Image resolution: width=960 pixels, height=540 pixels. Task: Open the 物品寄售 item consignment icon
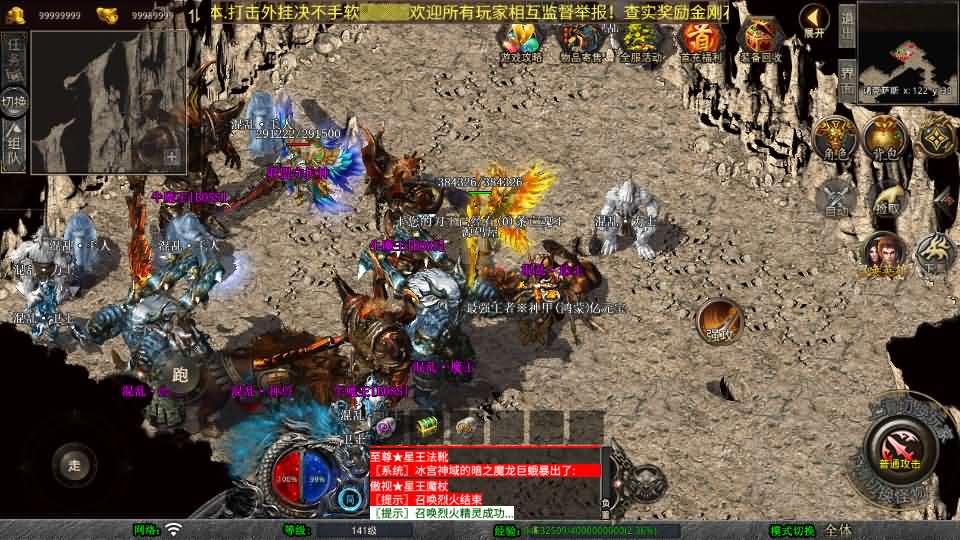point(582,40)
